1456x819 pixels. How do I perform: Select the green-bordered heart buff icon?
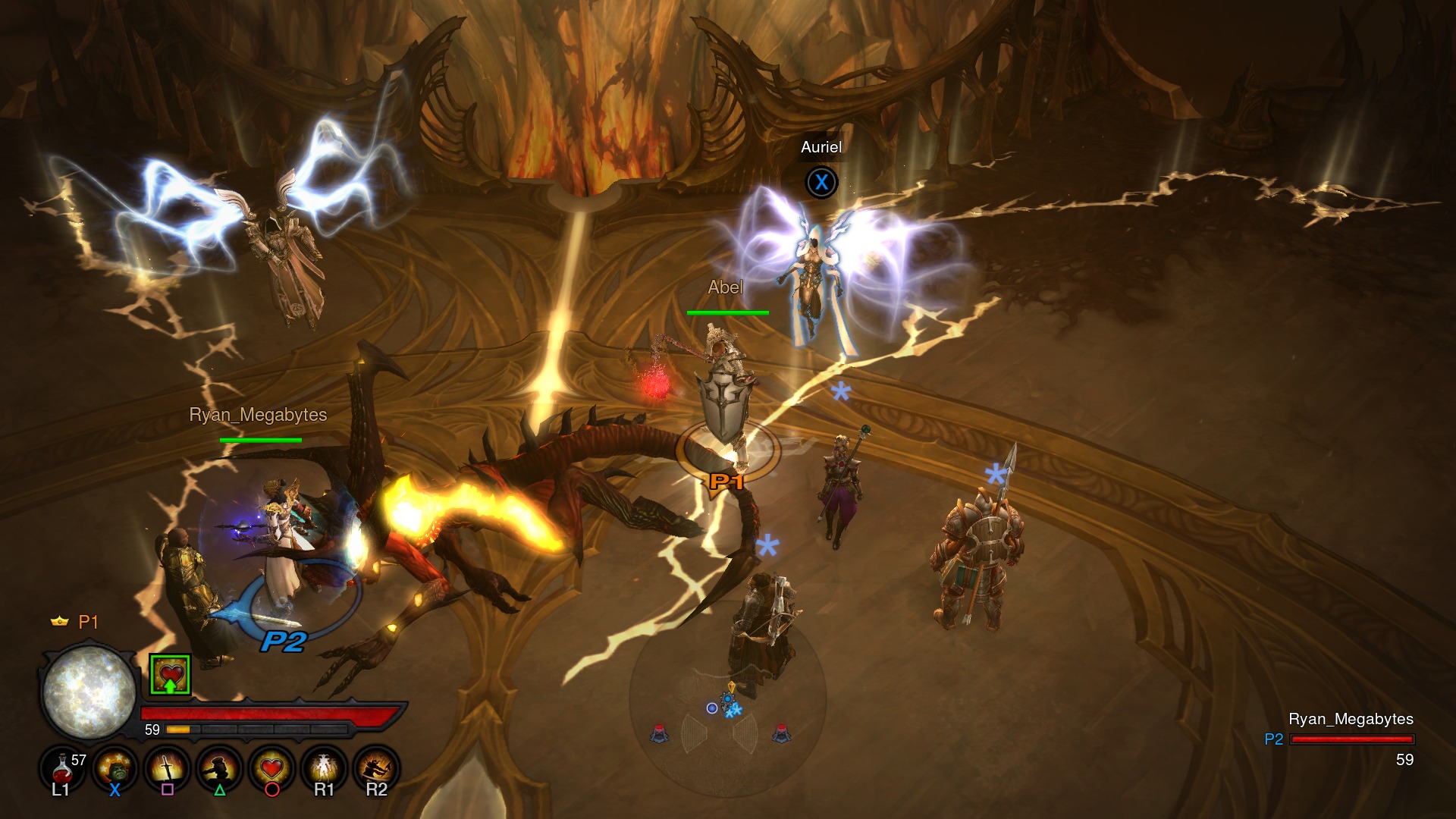point(170,674)
